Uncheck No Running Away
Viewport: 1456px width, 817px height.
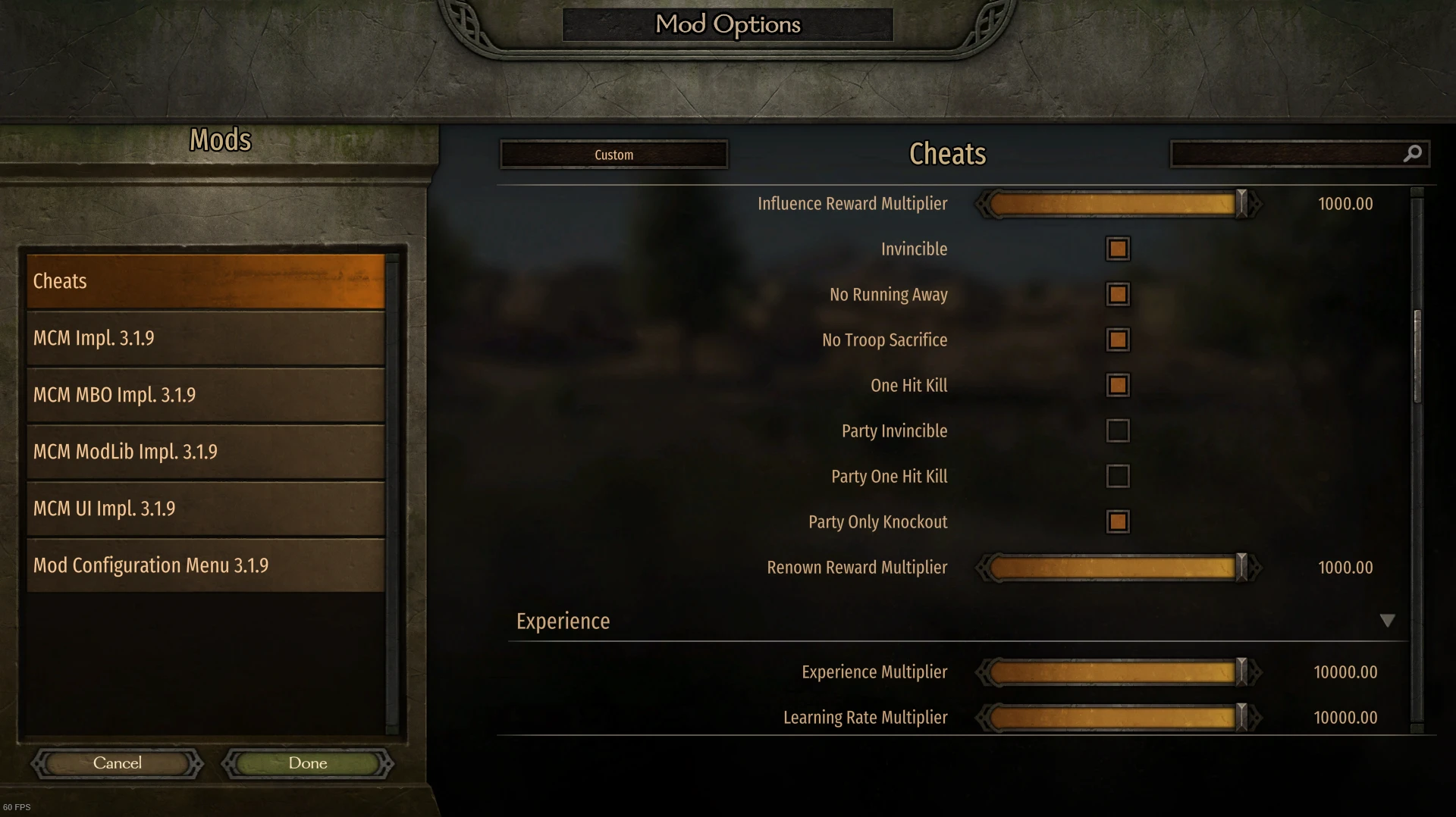click(x=1118, y=294)
